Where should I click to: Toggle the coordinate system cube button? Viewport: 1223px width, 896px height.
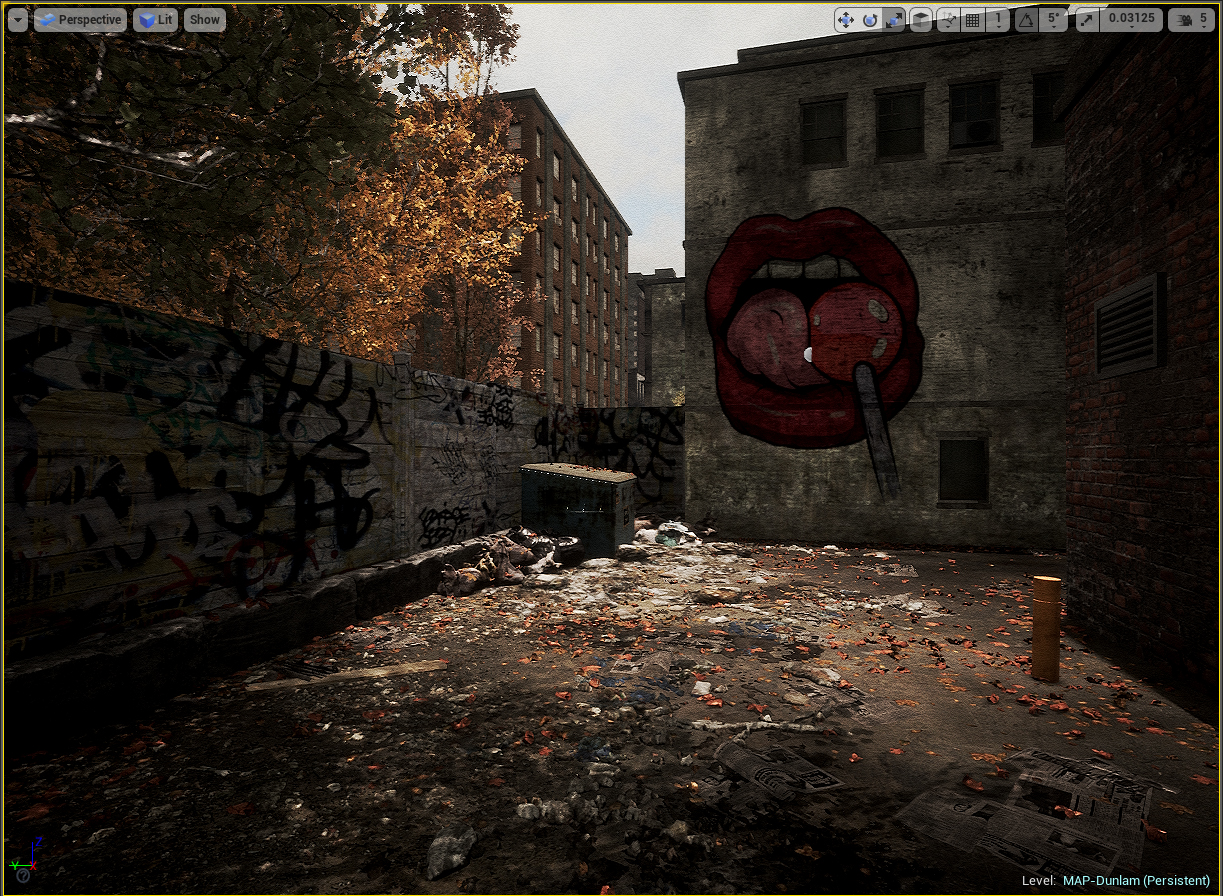(x=921, y=20)
